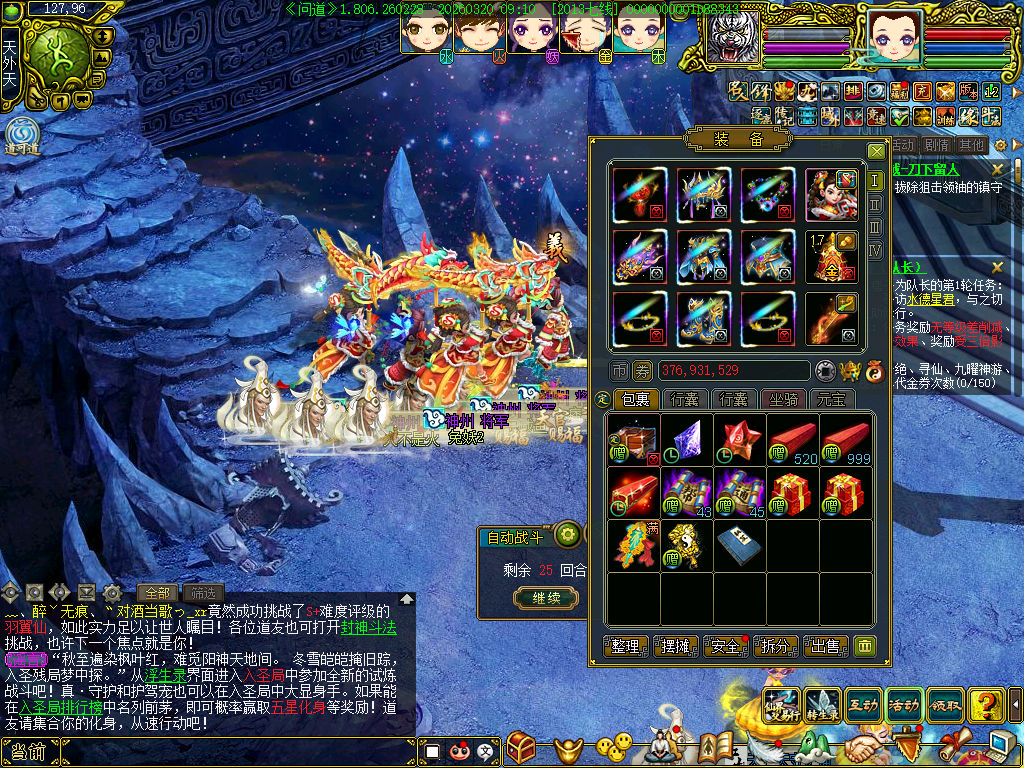Click the 继续 continue auto-battle button
Viewport: 1024px width, 768px height.
pyautogui.click(x=546, y=598)
